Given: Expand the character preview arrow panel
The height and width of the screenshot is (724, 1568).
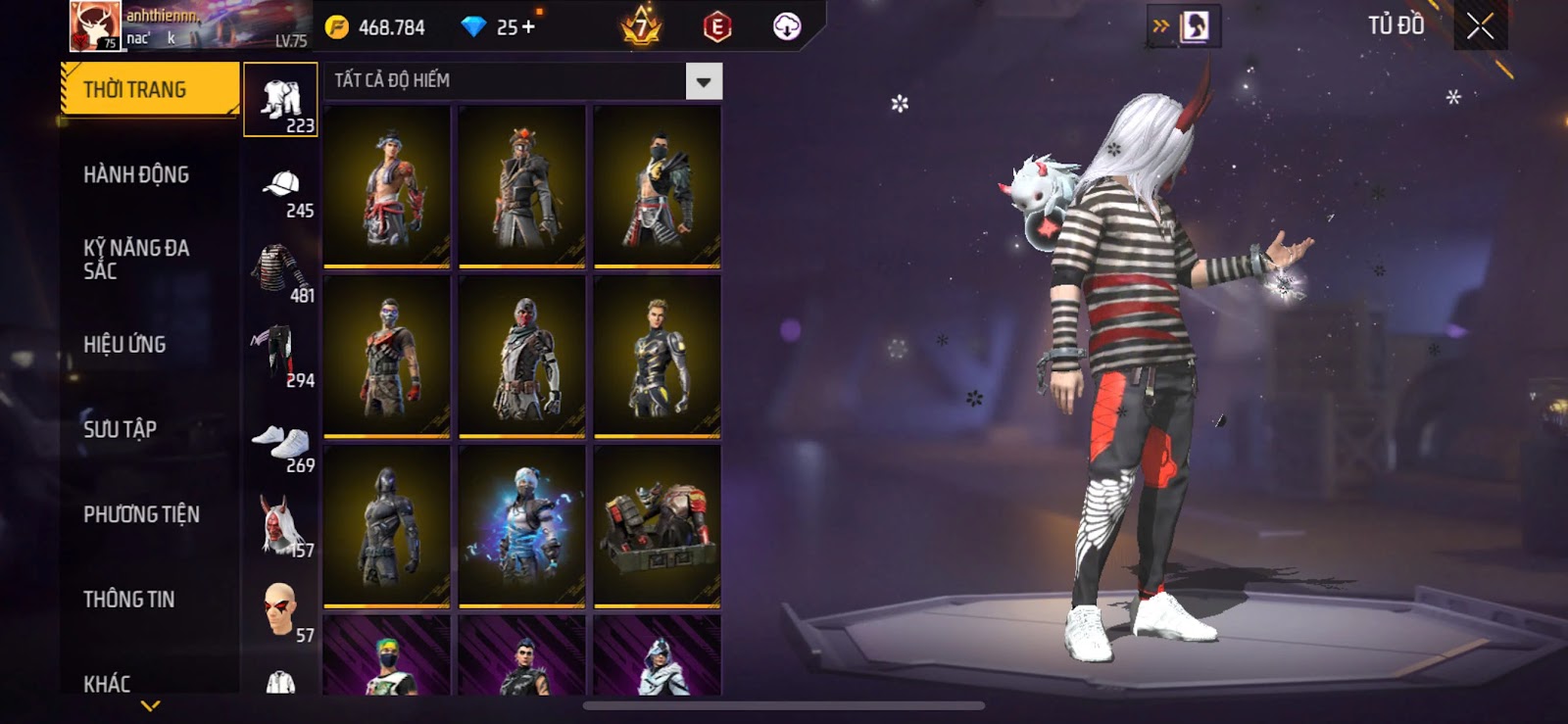Looking at the screenshot, I should click(1161, 26).
